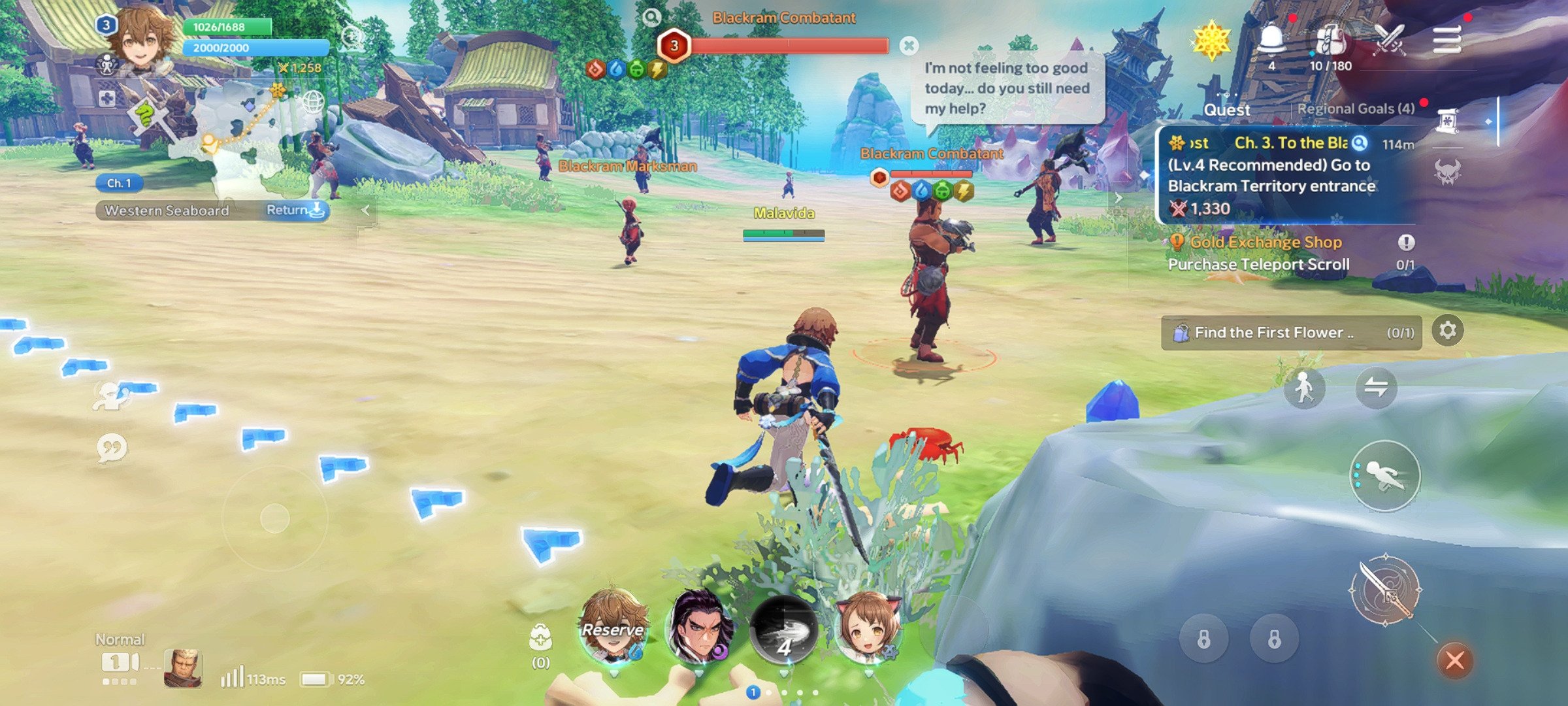
Task: Open the gear settings button
Action: (1447, 331)
